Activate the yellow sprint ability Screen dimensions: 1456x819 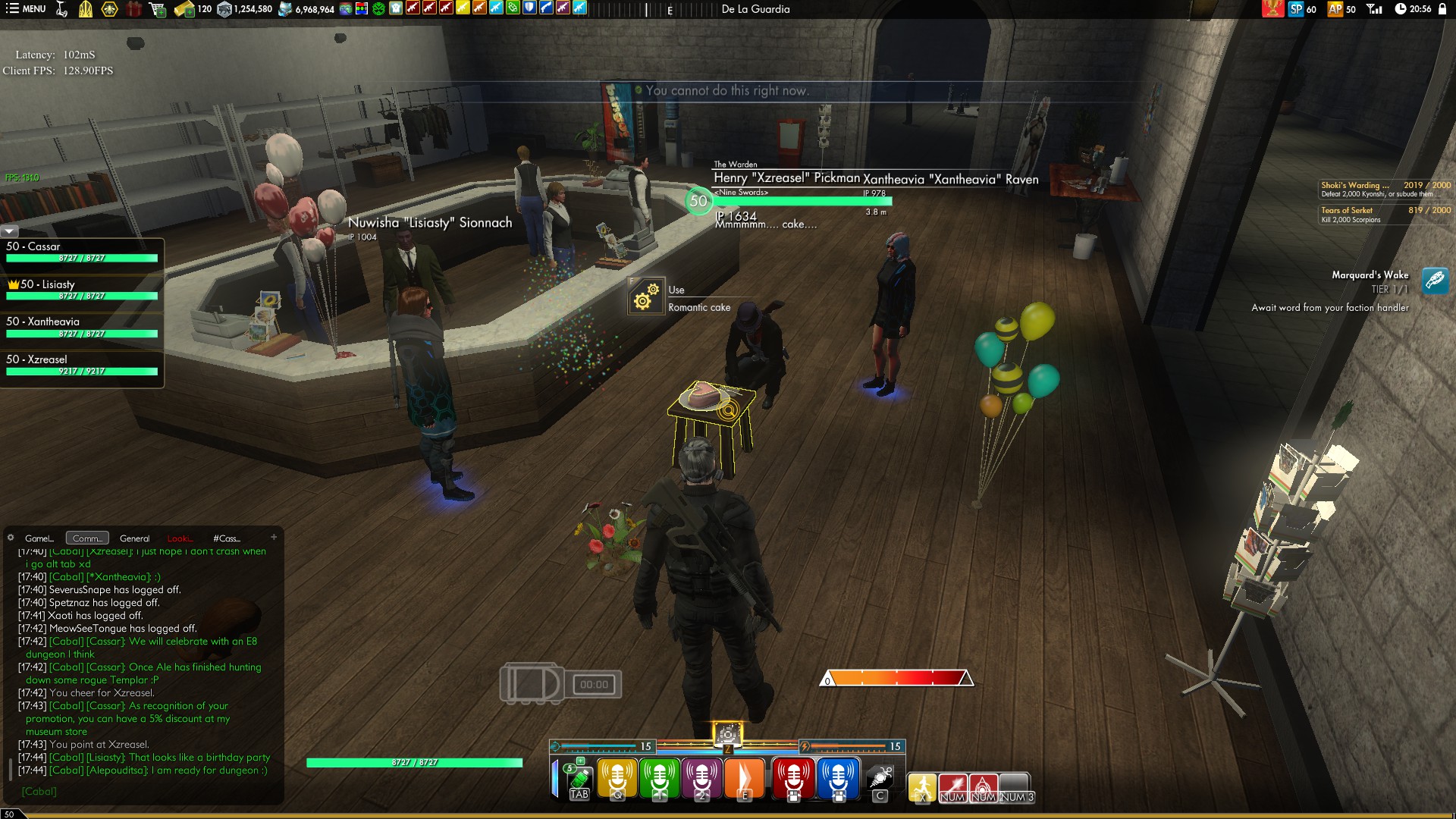pos(922,786)
